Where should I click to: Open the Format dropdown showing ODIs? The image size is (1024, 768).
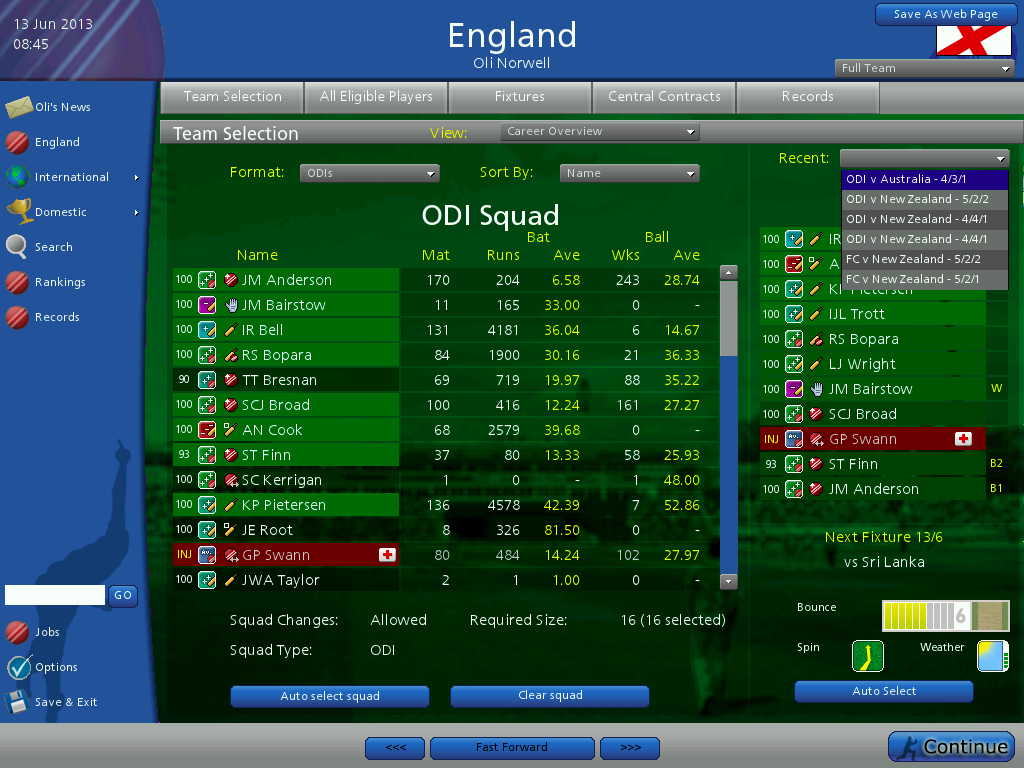point(370,173)
